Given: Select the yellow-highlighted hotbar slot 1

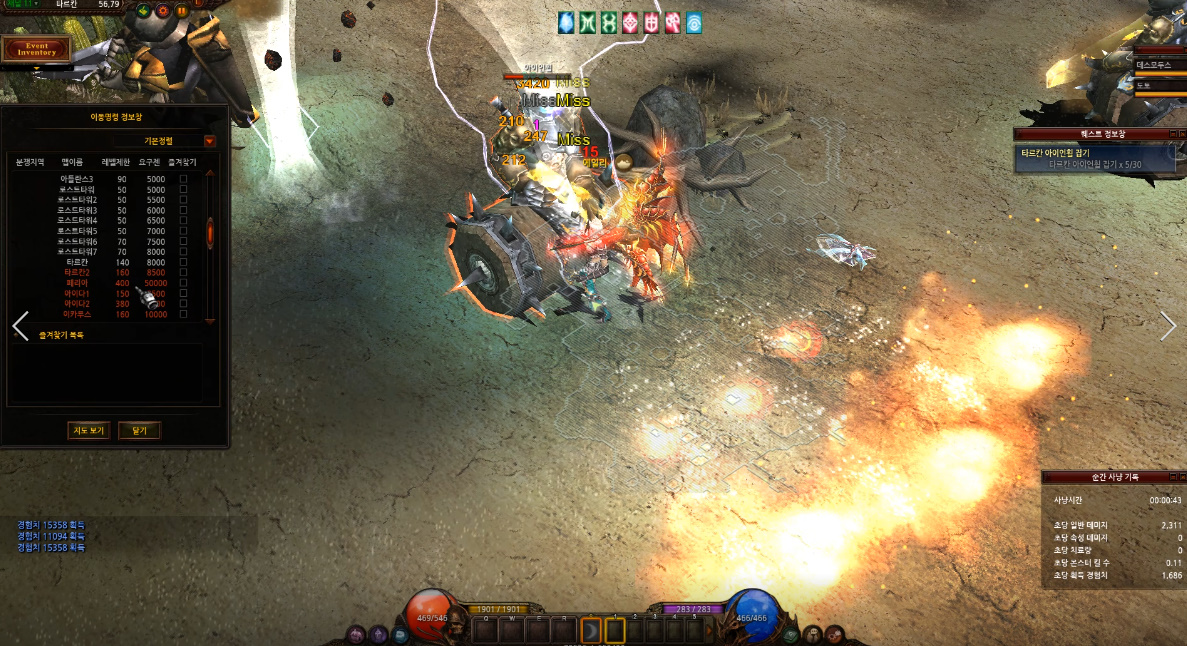Looking at the screenshot, I should (615, 631).
